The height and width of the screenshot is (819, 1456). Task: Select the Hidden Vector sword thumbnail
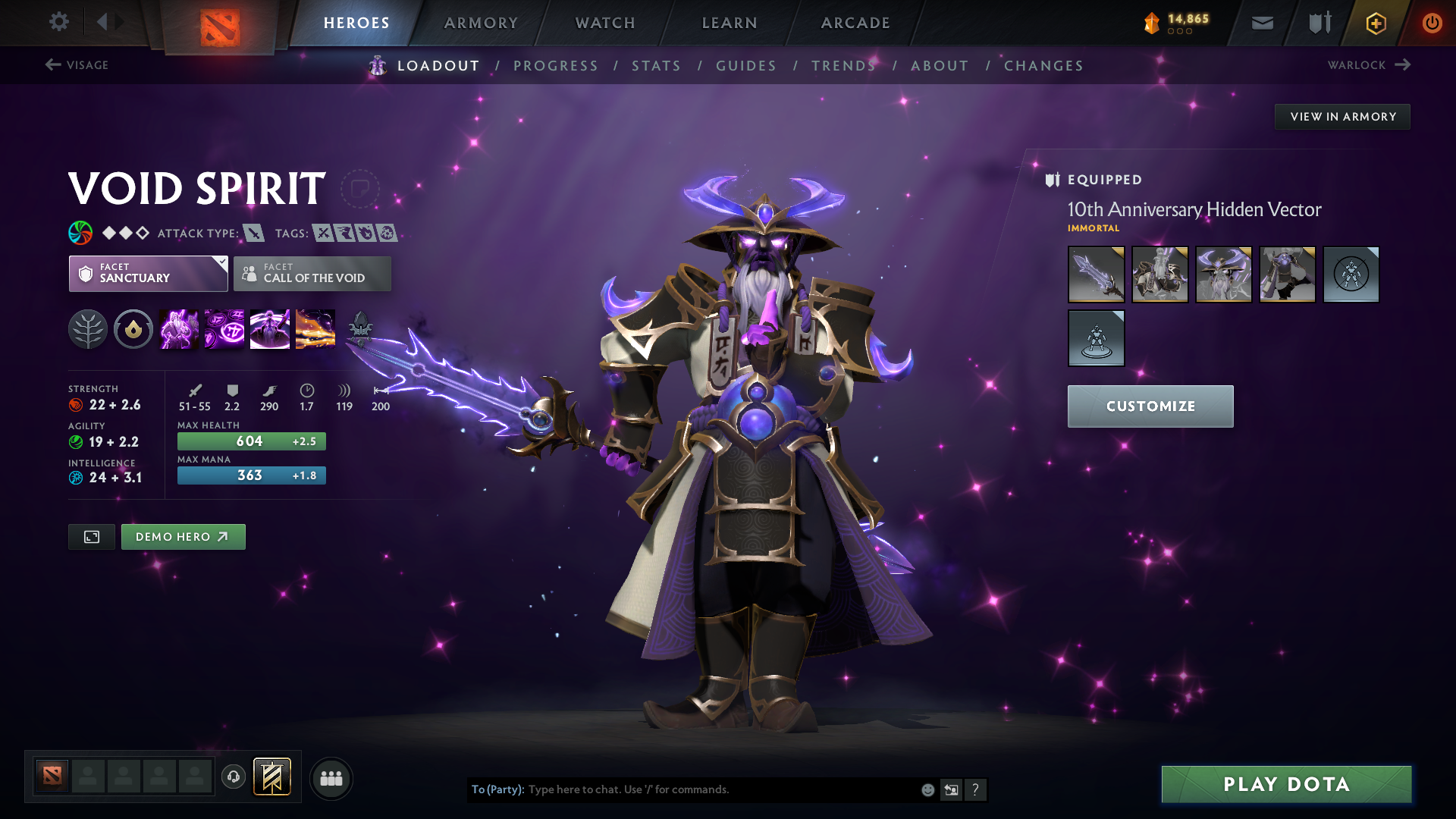(1096, 275)
